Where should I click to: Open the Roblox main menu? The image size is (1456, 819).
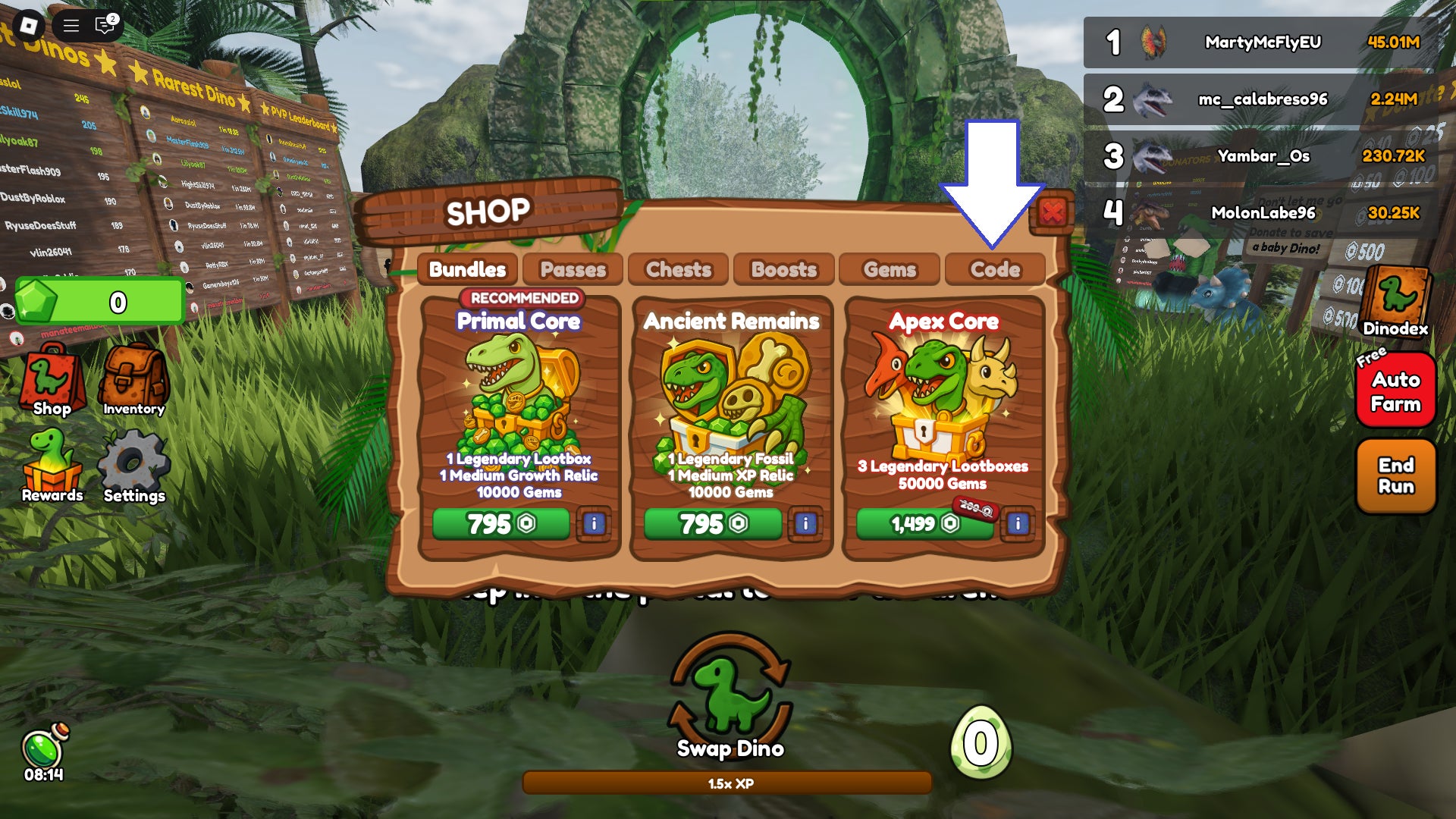29,26
